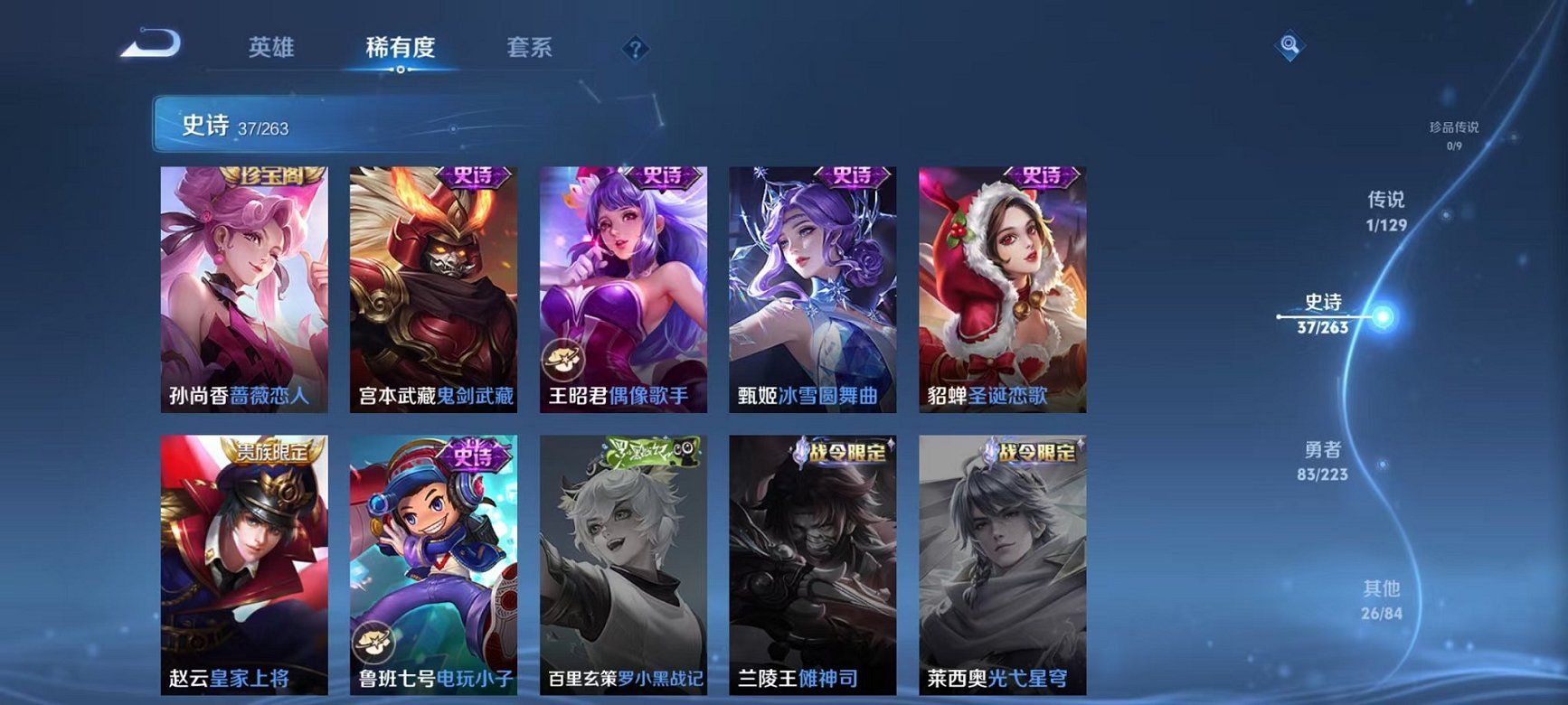
Task: Click the help question mark icon
Action: [638, 52]
